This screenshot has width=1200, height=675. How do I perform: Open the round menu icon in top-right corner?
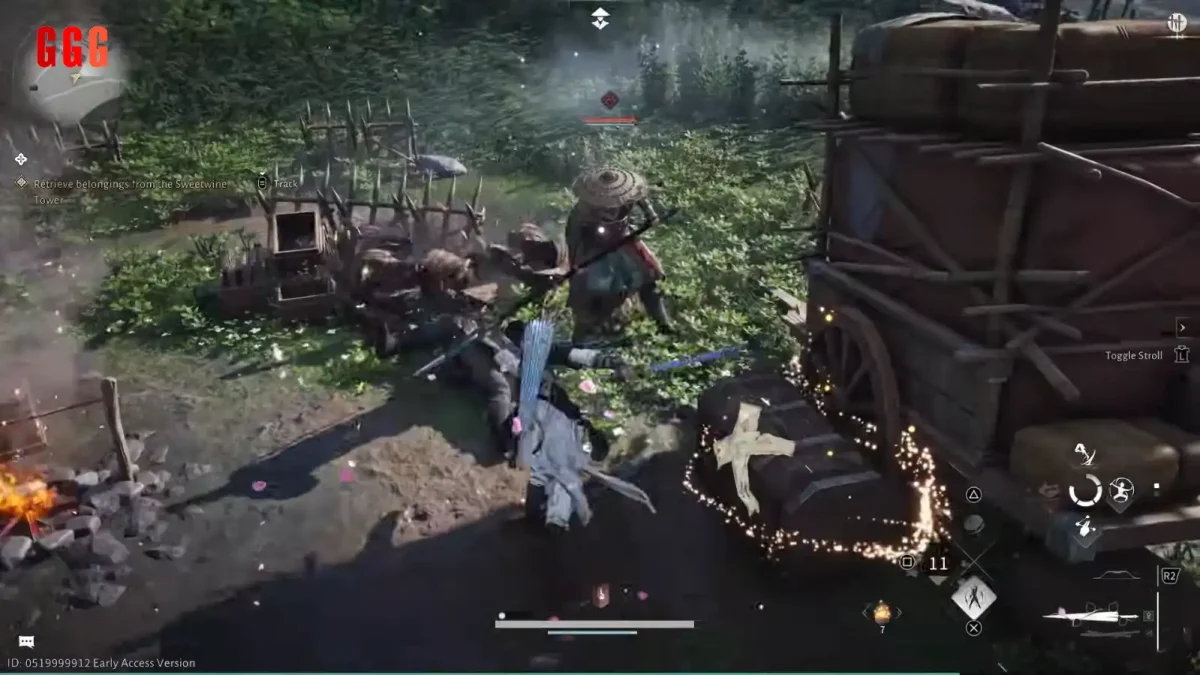coord(1177,22)
